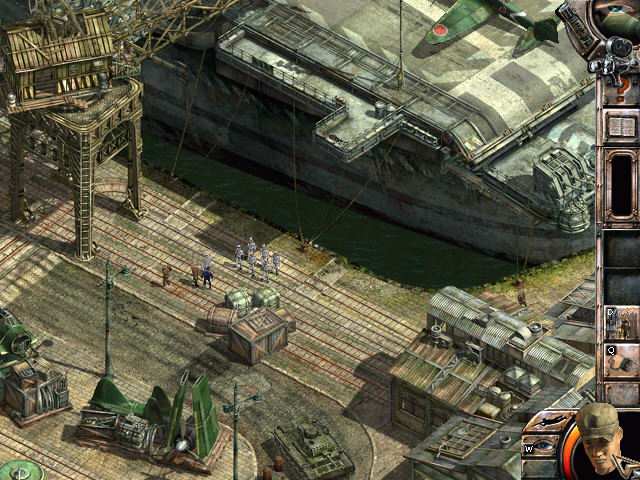Select the uniform disguise action icon
The width and height of the screenshot is (640, 480).
[621, 322]
